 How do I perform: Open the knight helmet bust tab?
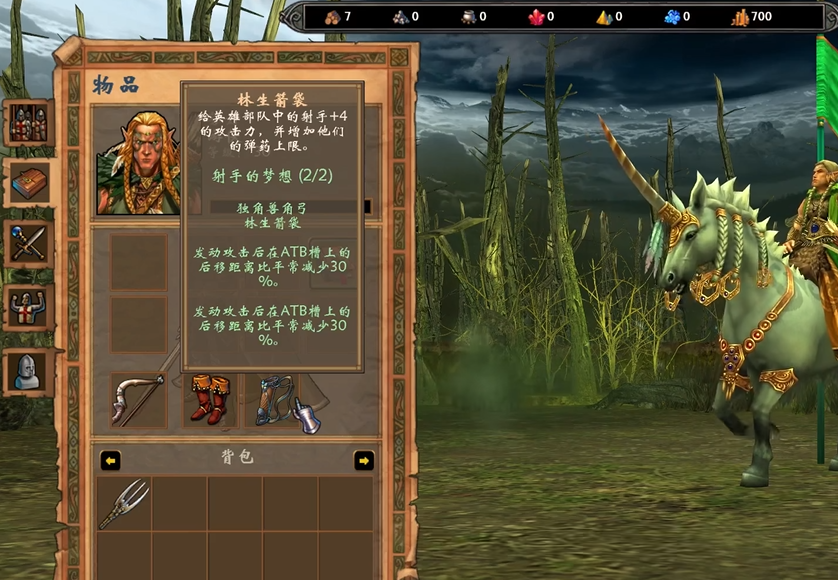coord(27,370)
